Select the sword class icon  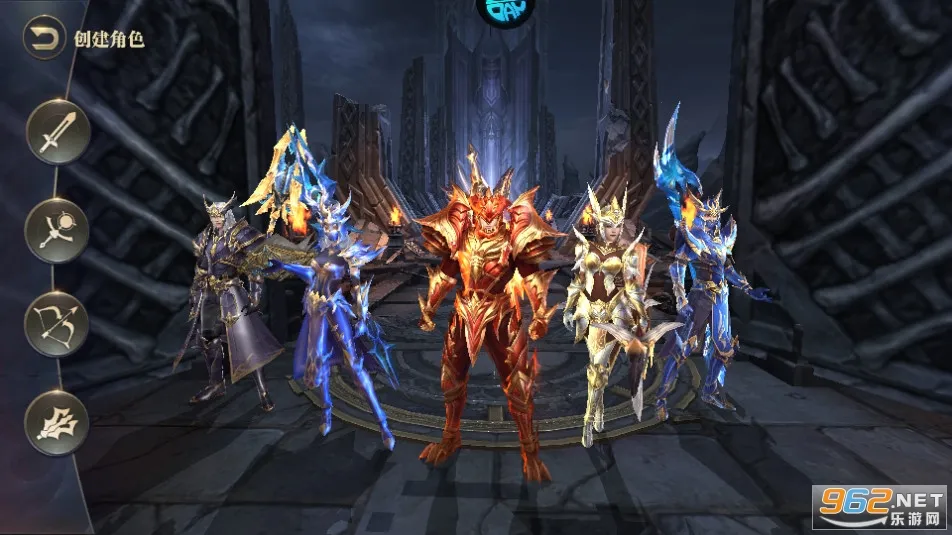(x=57, y=132)
